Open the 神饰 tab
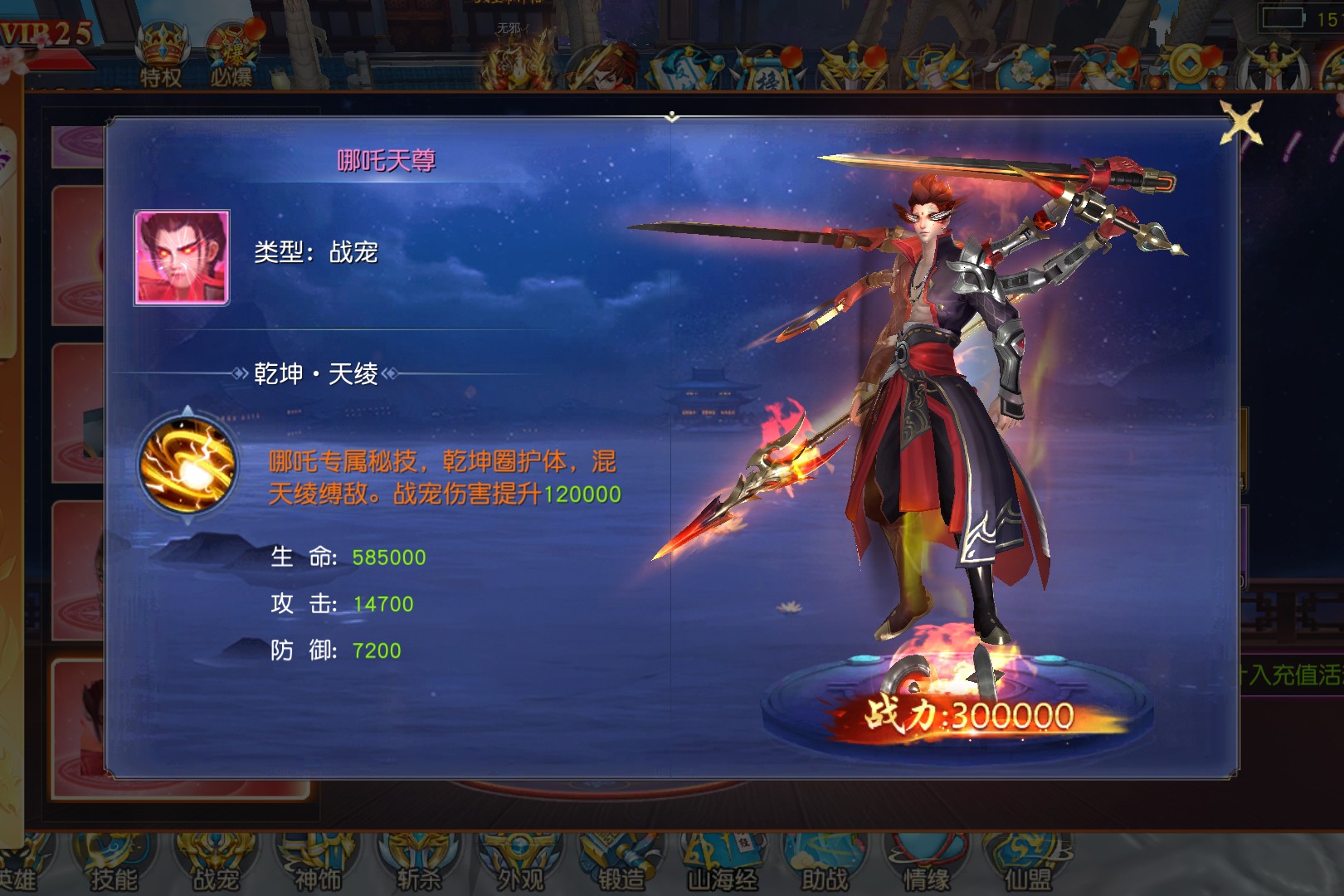1344x896 pixels. [318, 863]
